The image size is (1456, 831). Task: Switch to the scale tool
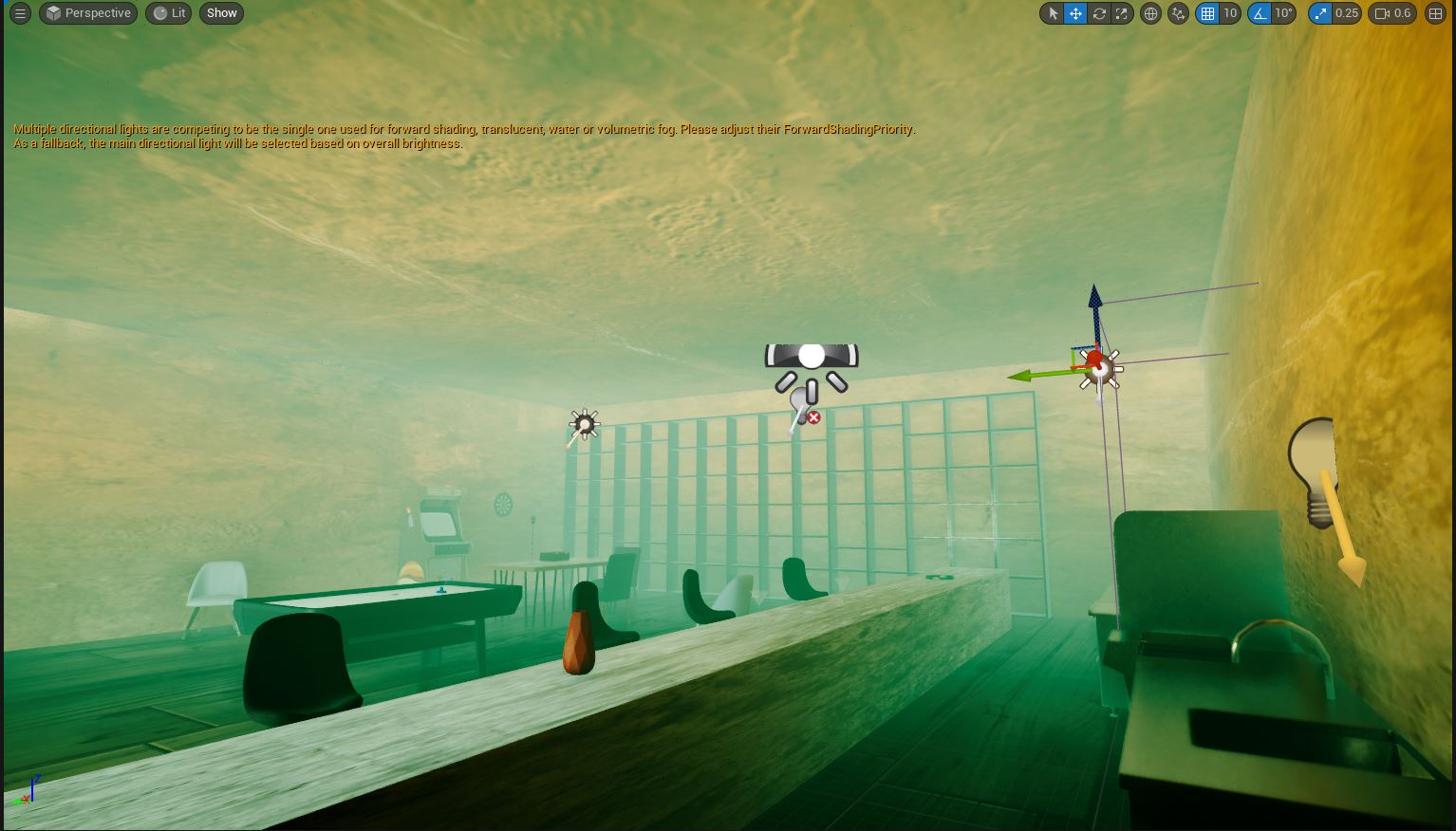point(1122,13)
